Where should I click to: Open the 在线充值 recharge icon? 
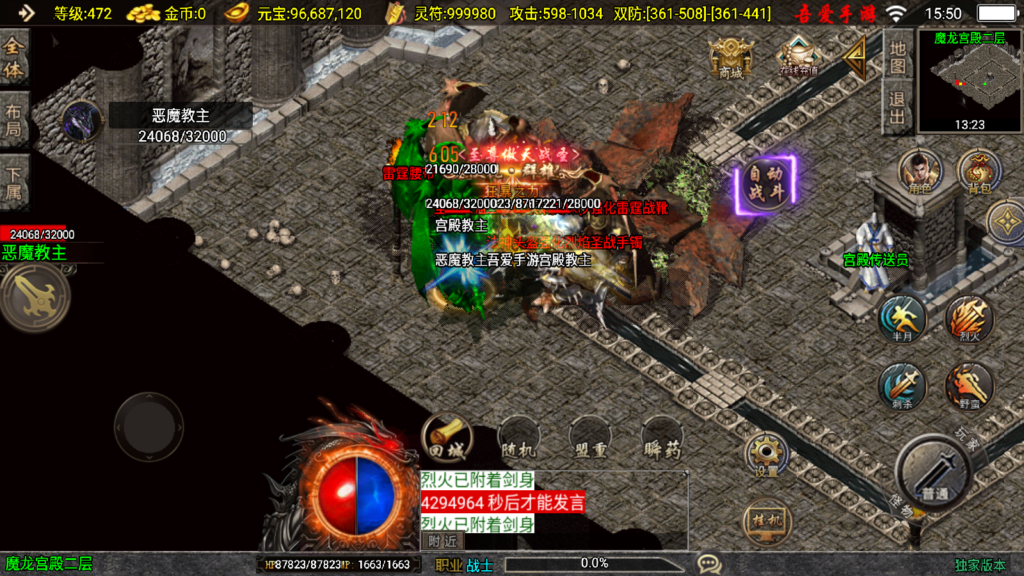pyautogui.click(x=798, y=56)
